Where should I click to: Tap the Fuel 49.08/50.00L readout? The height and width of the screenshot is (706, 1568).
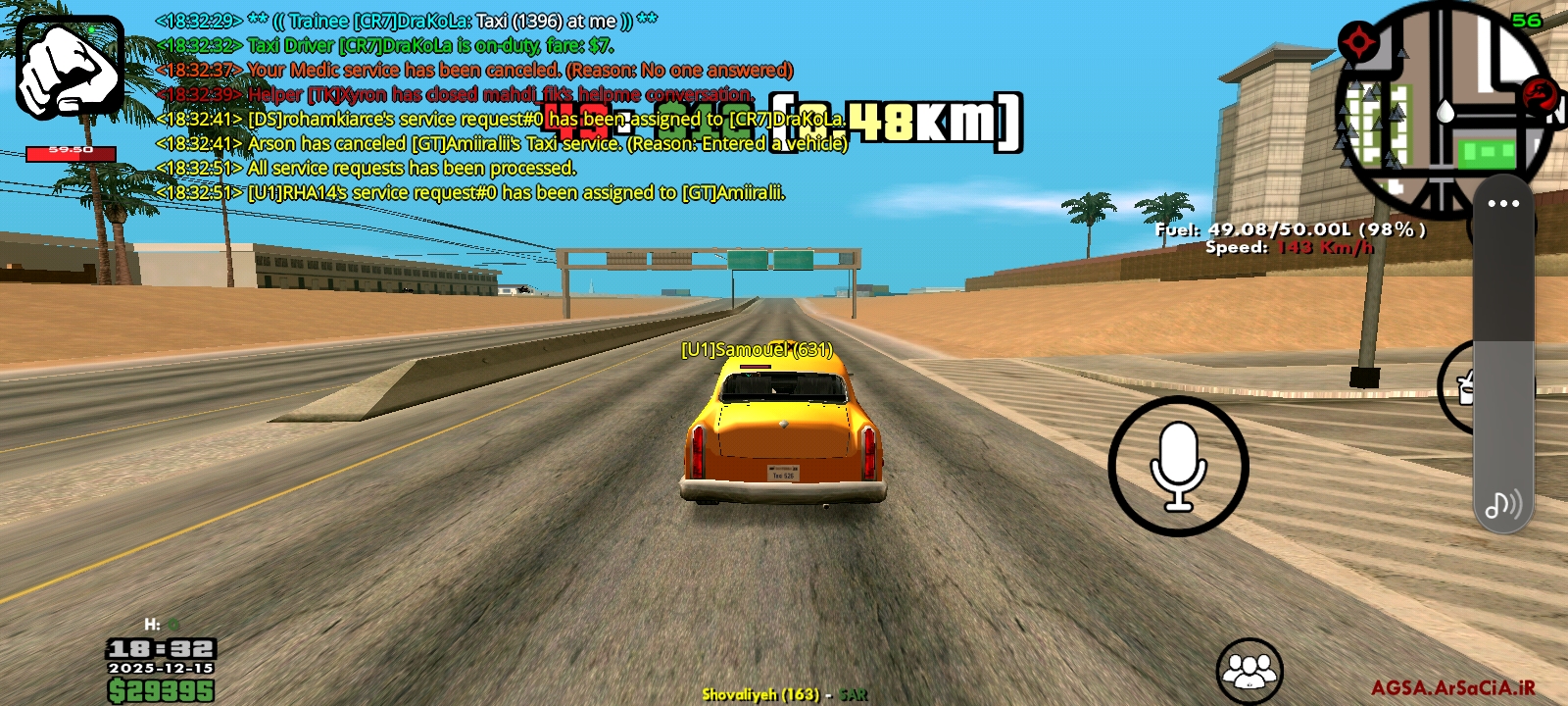click(1286, 229)
